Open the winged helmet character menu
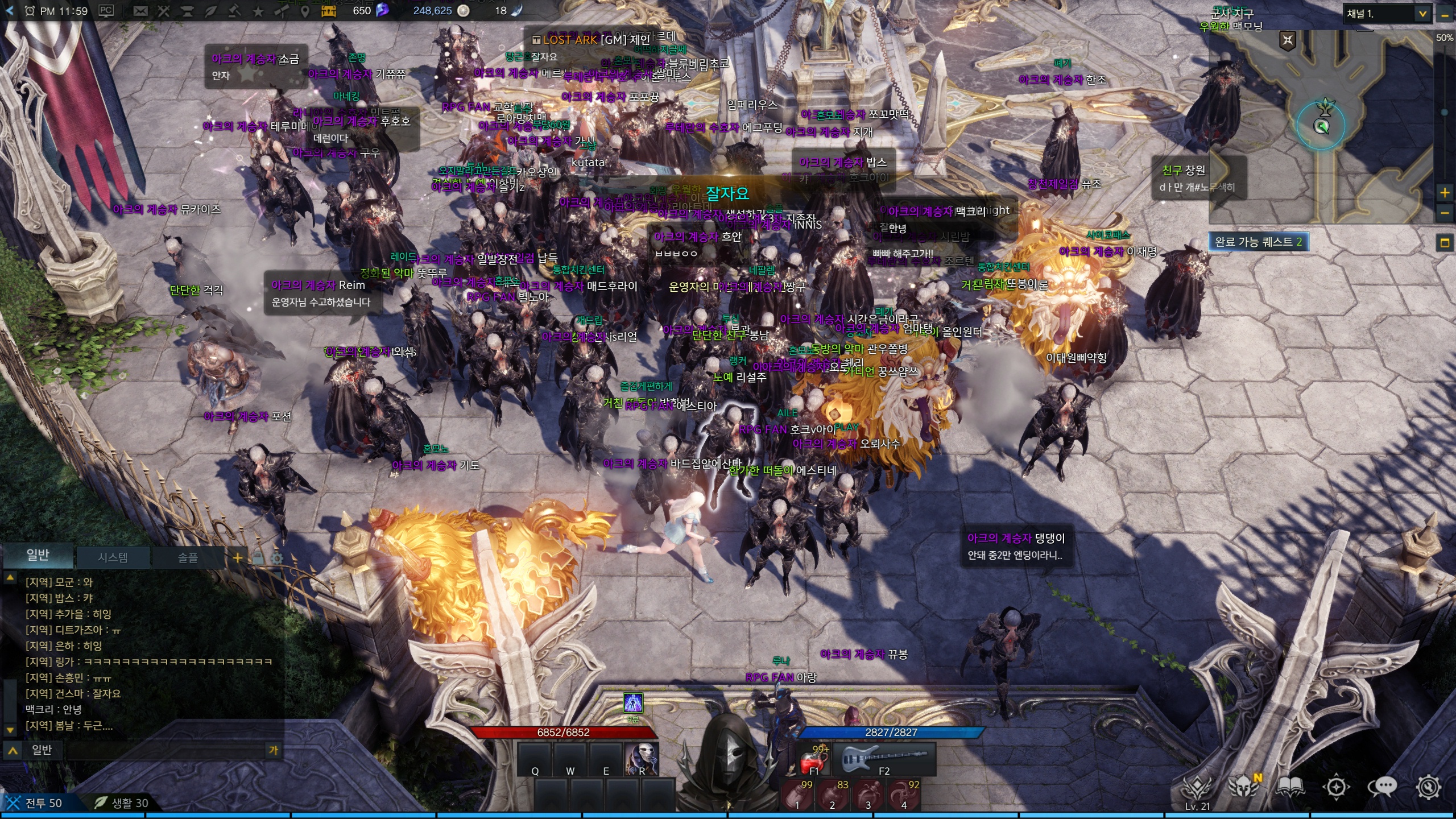This screenshot has height=819, width=1456. (1242, 787)
